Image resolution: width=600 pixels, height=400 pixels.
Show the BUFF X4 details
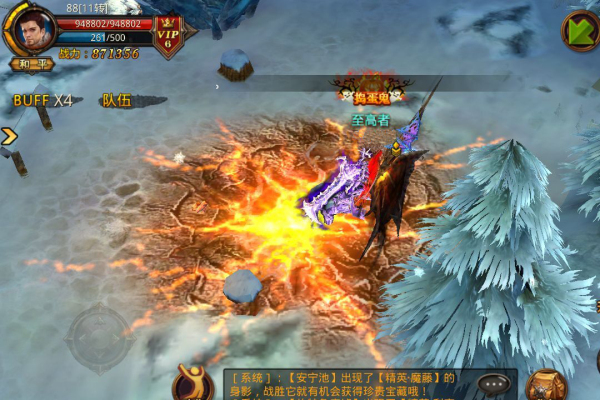coord(43,100)
